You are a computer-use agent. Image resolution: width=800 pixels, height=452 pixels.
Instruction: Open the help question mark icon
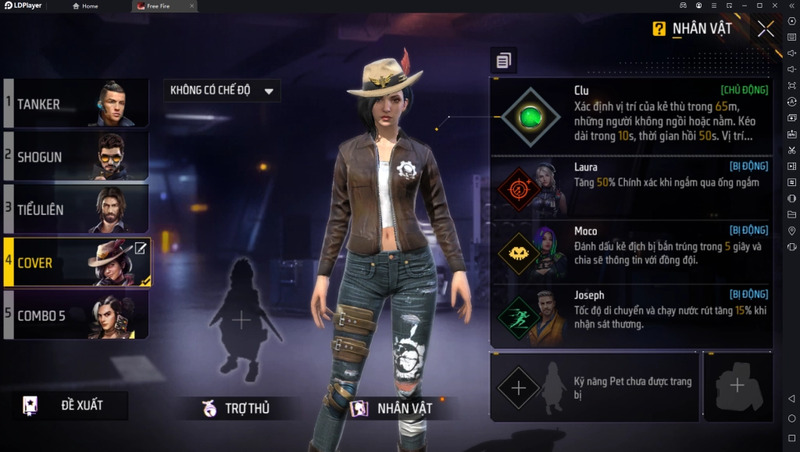point(659,29)
